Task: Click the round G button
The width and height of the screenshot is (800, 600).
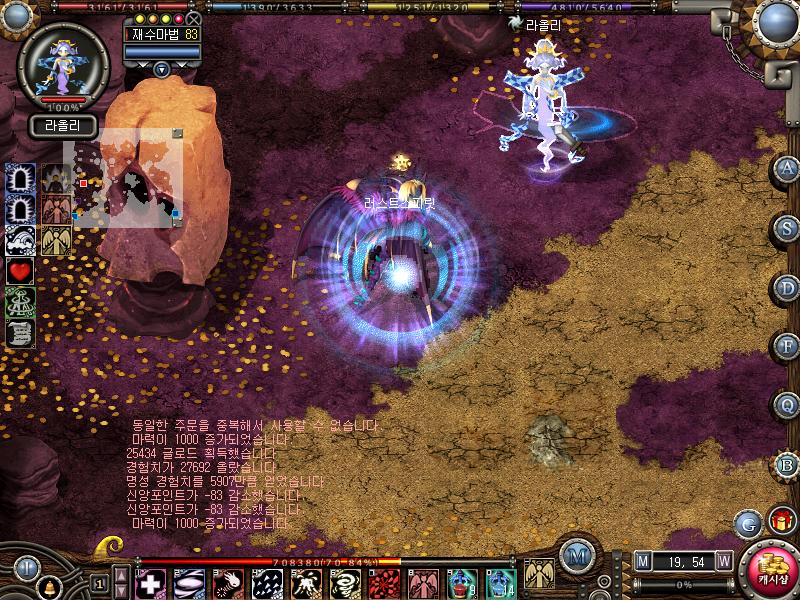Action: click(747, 523)
